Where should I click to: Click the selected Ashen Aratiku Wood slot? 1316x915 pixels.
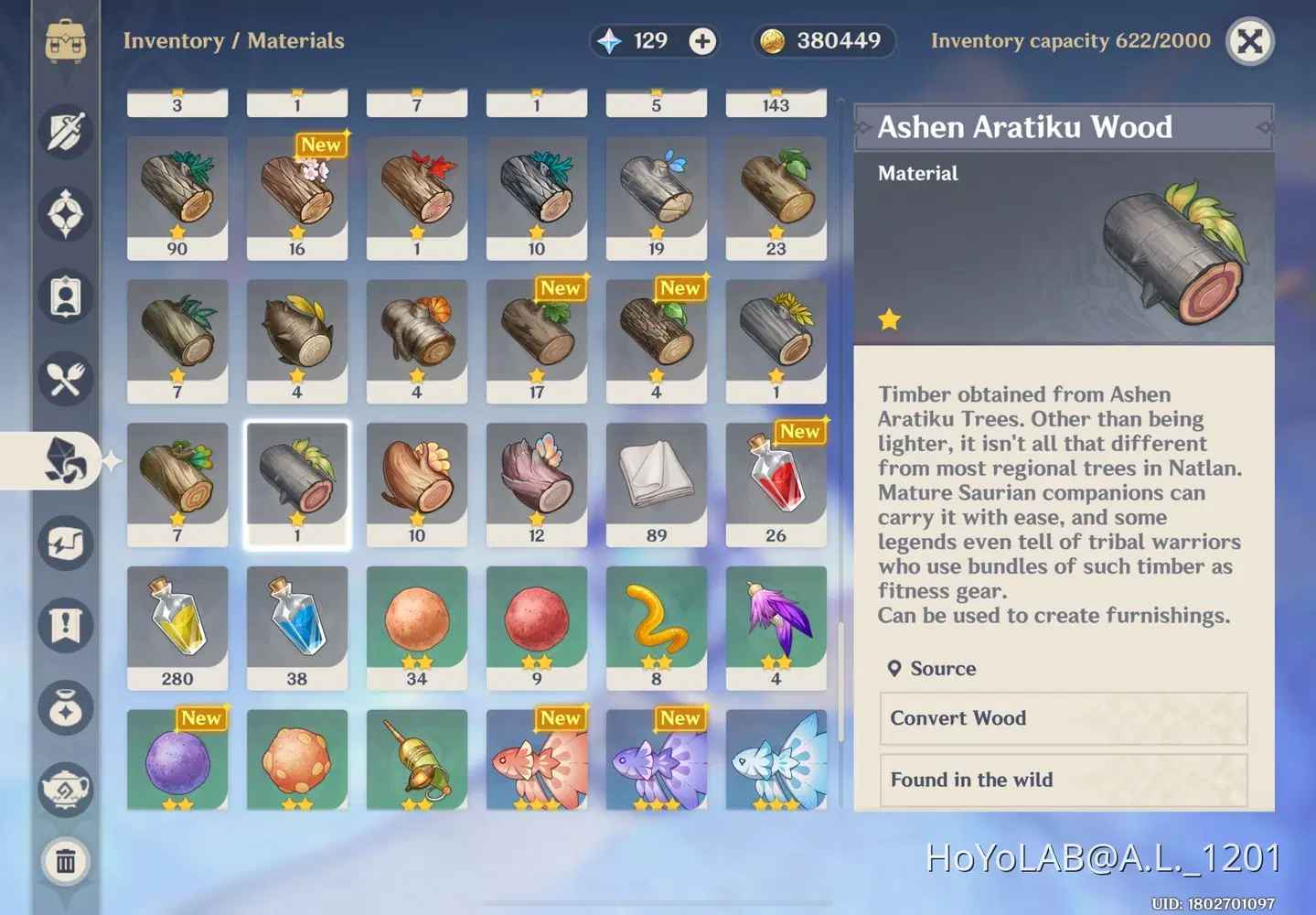pyautogui.click(x=297, y=483)
